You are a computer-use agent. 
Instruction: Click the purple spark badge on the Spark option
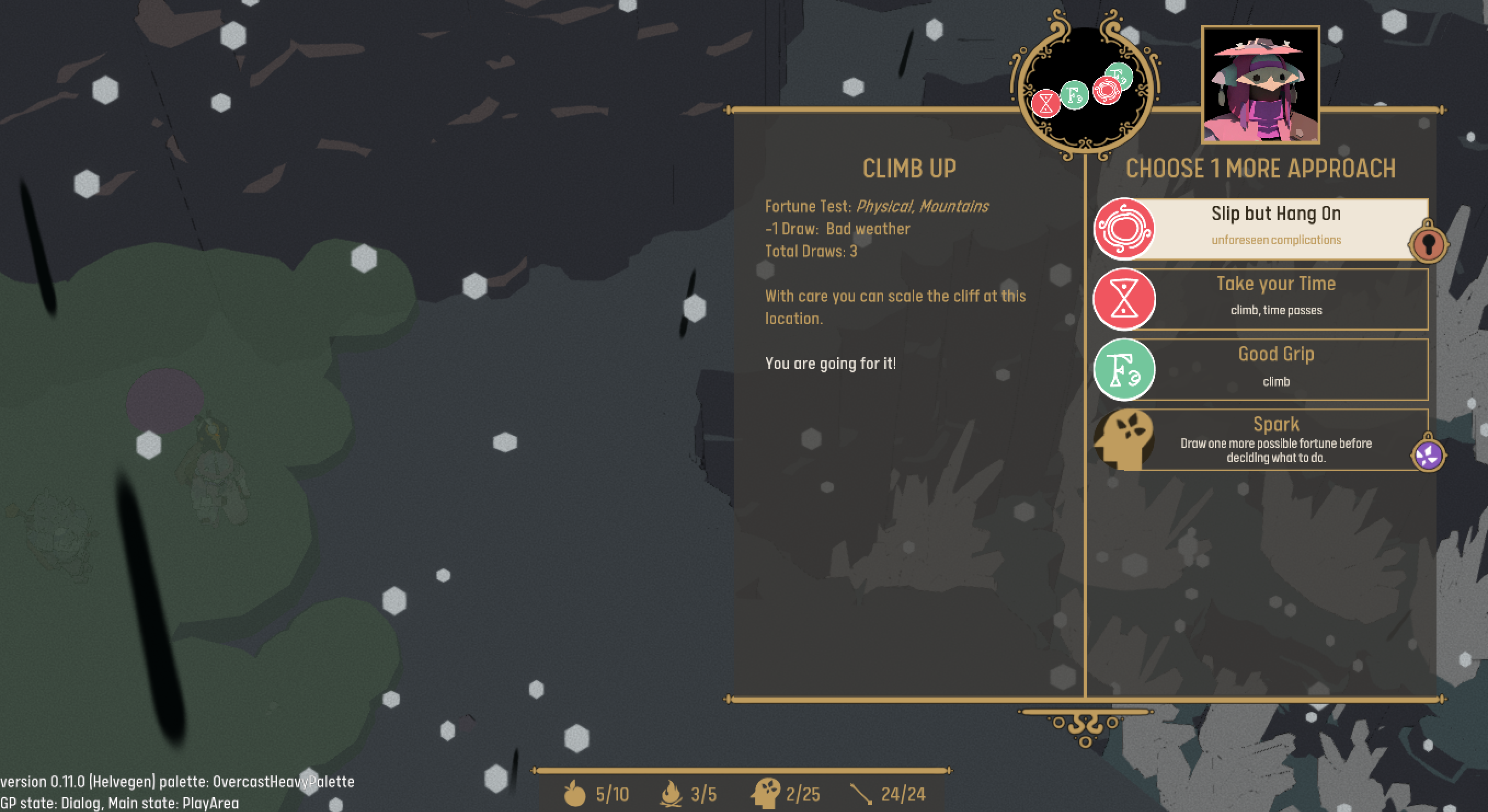pos(1428,455)
